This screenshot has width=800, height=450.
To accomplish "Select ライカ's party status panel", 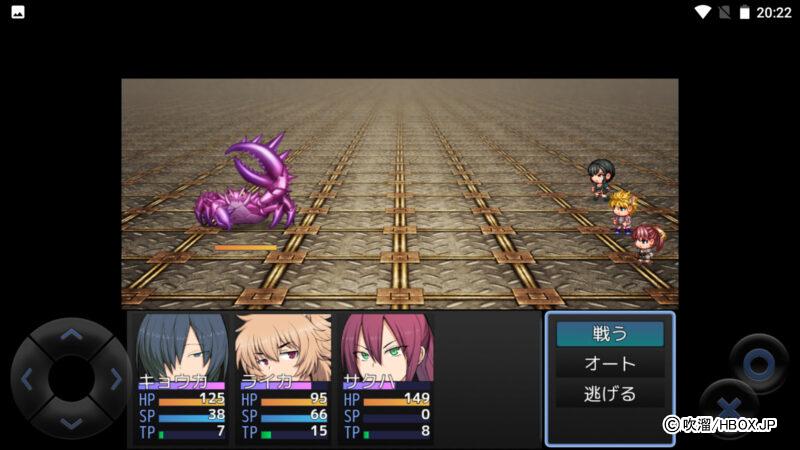I will click(283, 379).
